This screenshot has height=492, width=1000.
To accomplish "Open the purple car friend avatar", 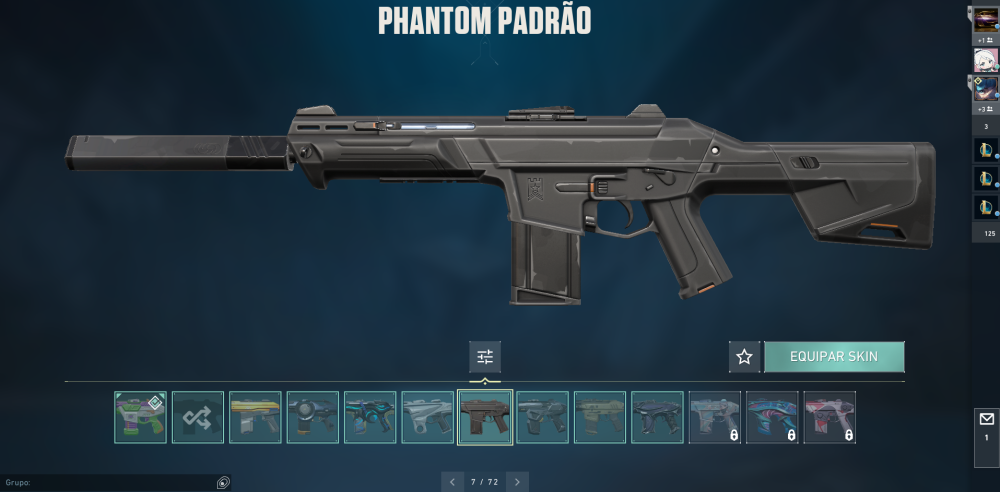I will coord(986,17).
